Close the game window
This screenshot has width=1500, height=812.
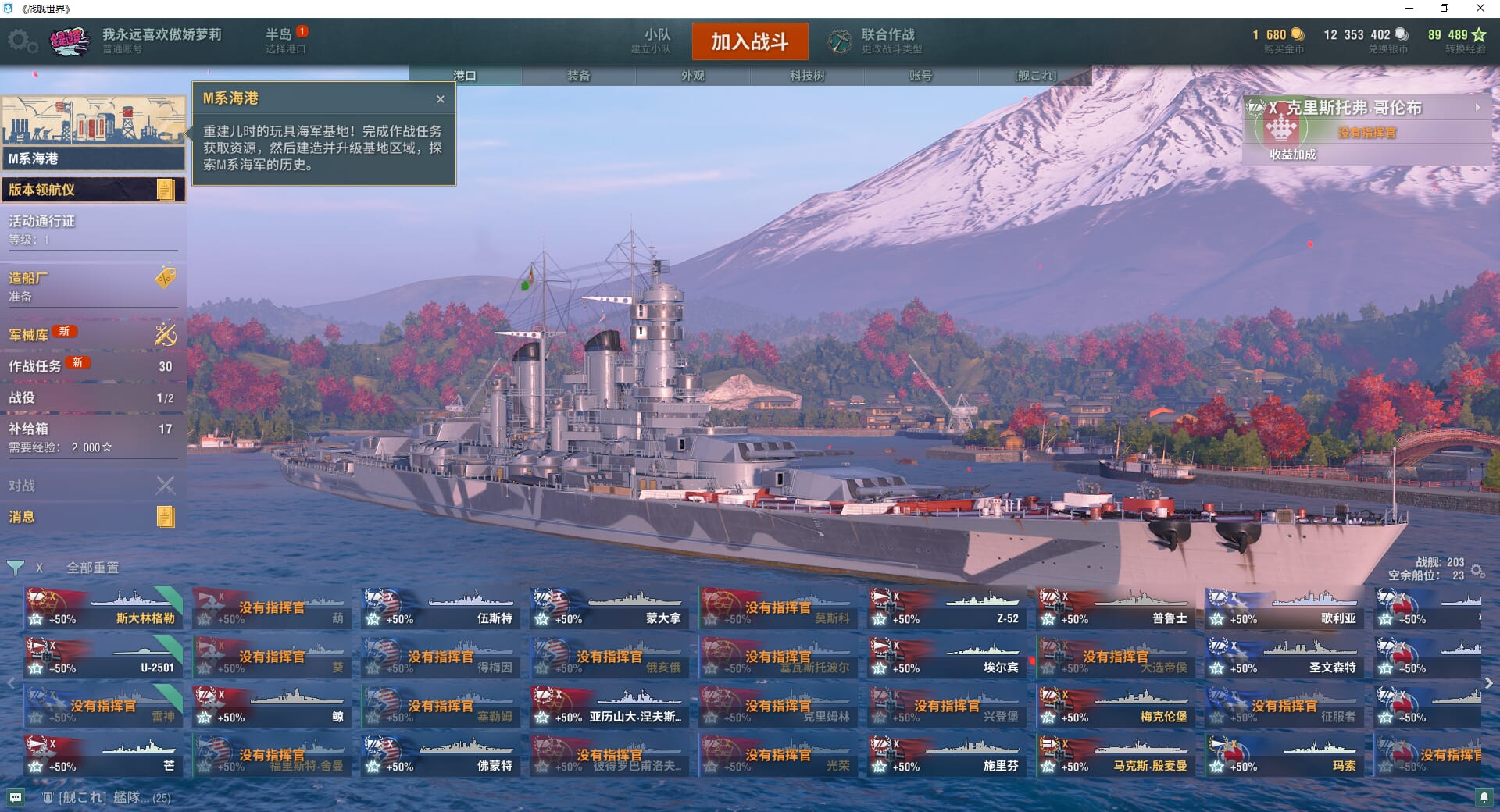click(x=1480, y=9)
